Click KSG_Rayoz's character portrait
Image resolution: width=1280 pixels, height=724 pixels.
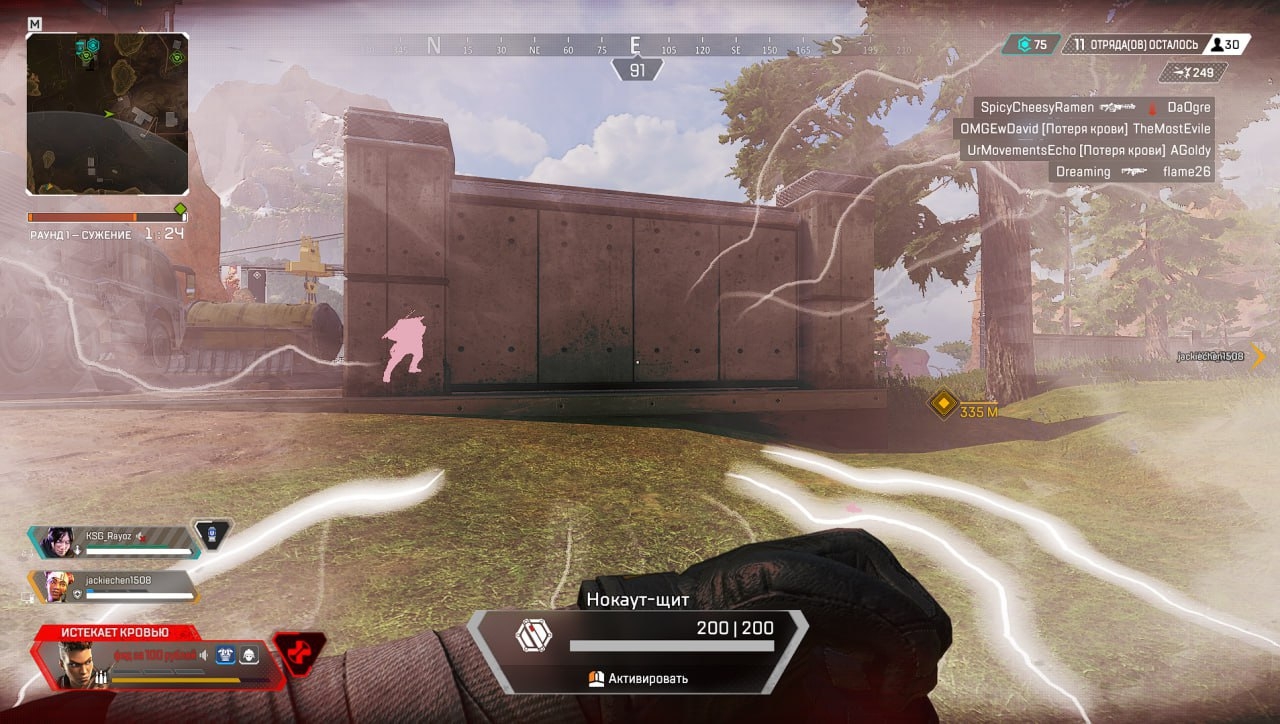point(59,543)
